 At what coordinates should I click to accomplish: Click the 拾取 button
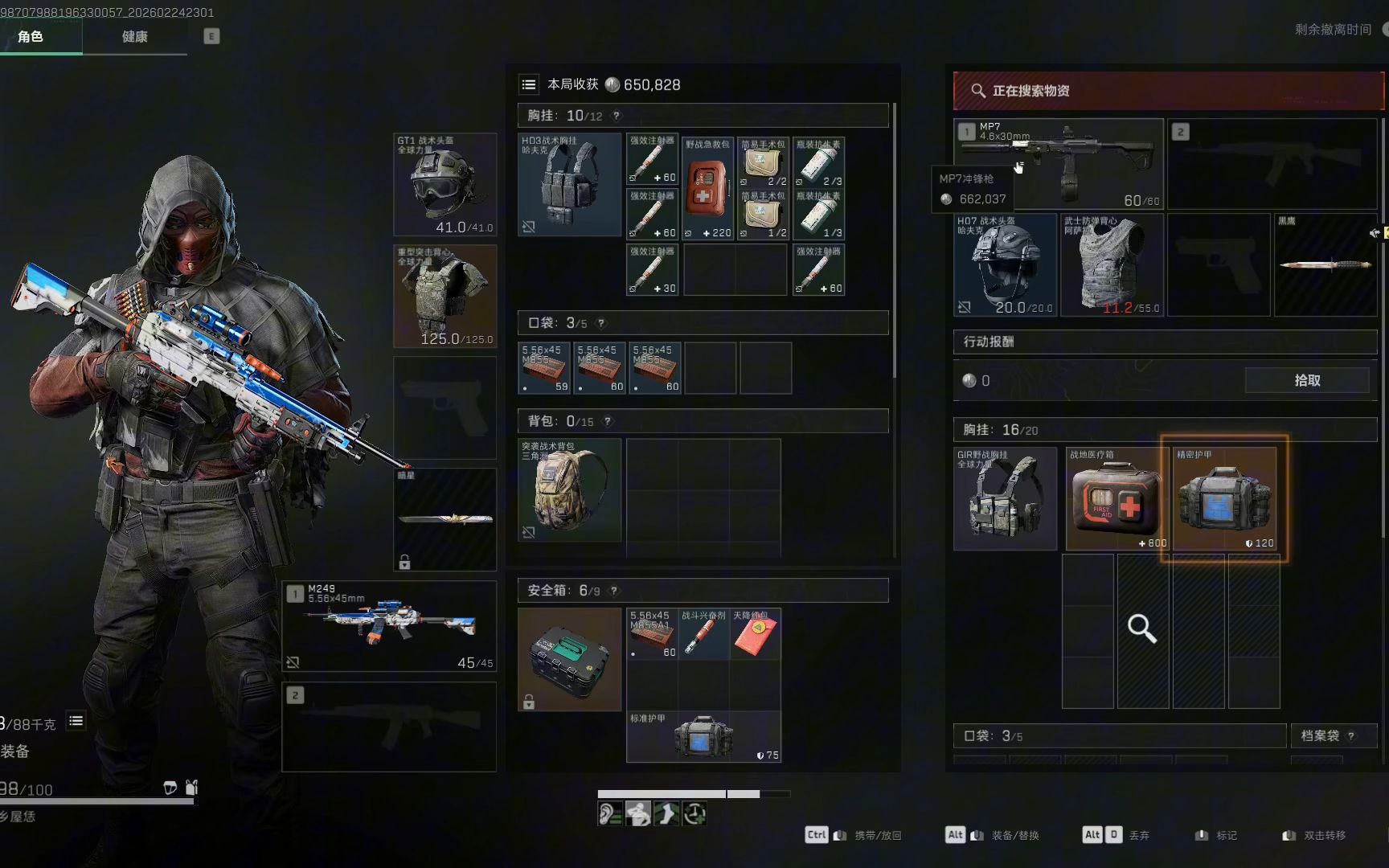pyautogui.click(x=1307, y=380)
